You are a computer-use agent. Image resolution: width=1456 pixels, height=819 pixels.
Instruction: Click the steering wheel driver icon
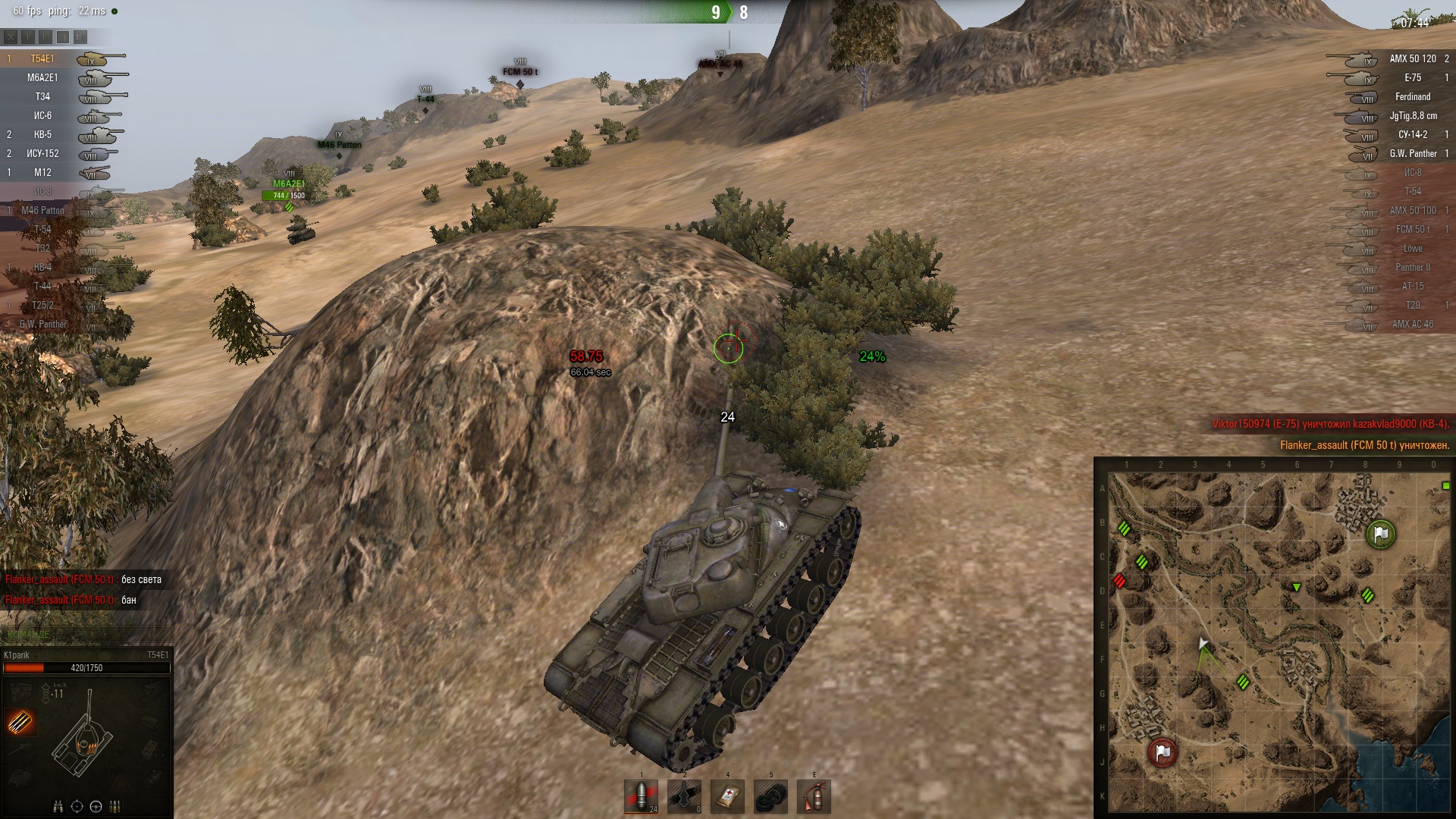click(96, 806)
